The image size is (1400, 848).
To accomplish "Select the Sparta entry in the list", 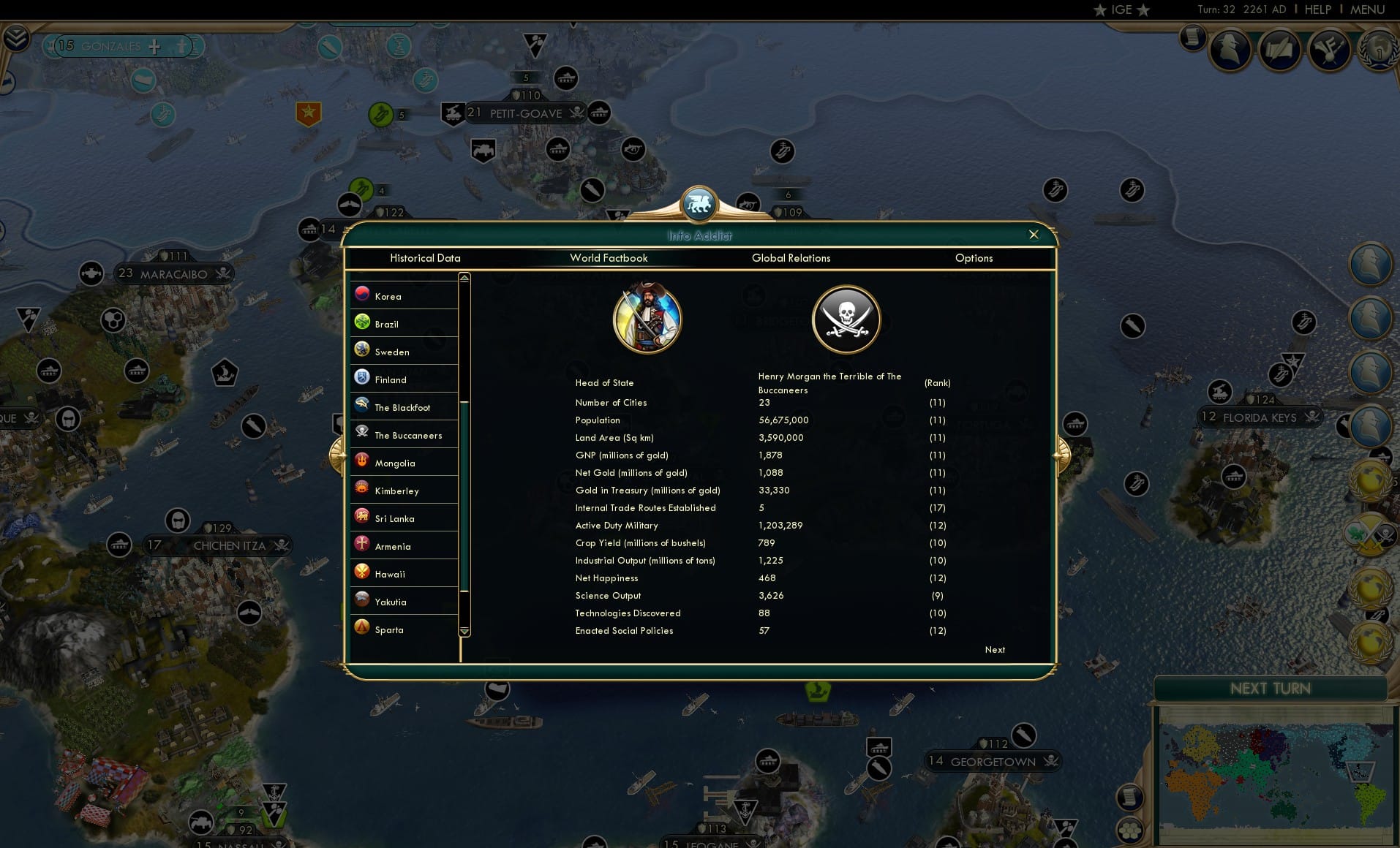I will (x=388, y=629).
